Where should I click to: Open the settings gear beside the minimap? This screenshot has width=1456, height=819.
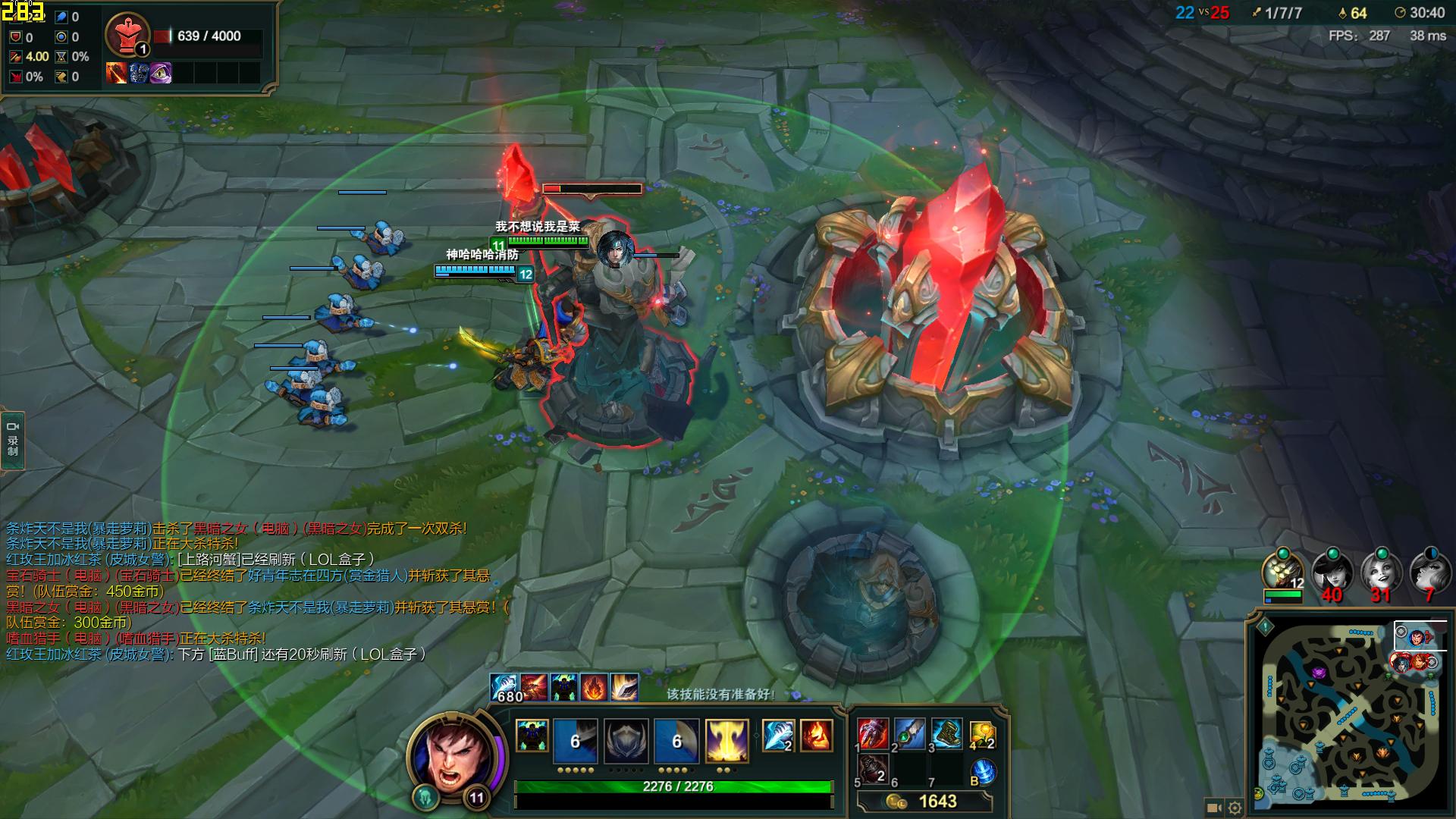tap(1235, 808)
